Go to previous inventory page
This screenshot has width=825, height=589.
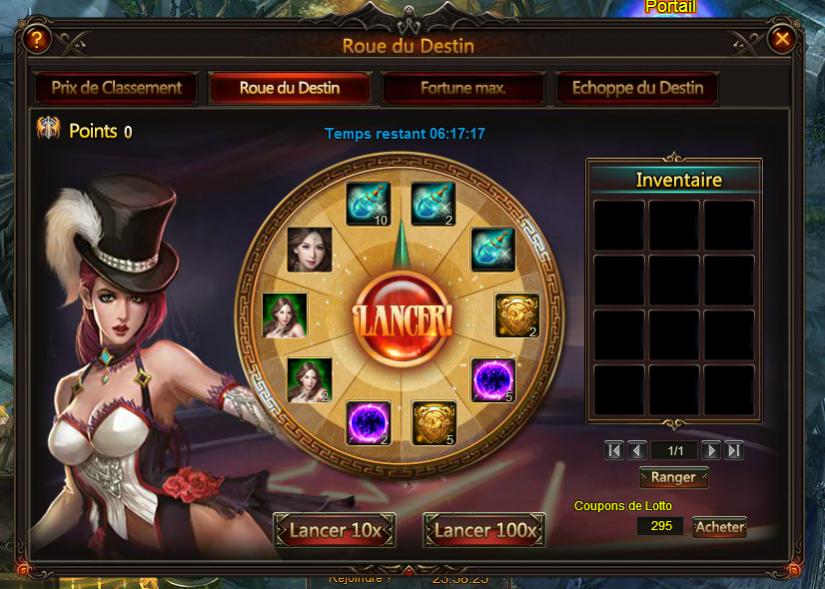point(637,451)
